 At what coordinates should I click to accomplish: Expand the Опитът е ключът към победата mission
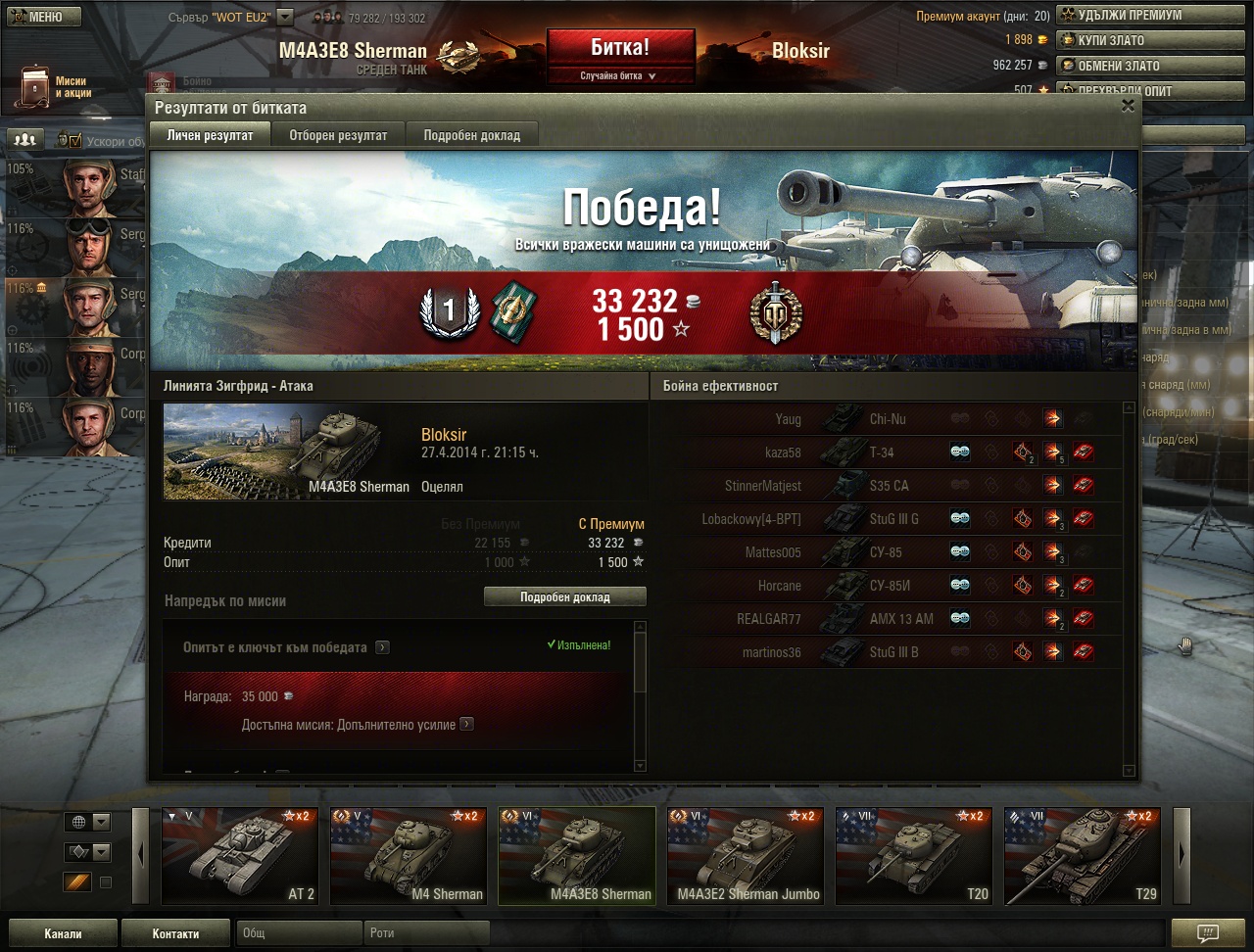(382, 647)
